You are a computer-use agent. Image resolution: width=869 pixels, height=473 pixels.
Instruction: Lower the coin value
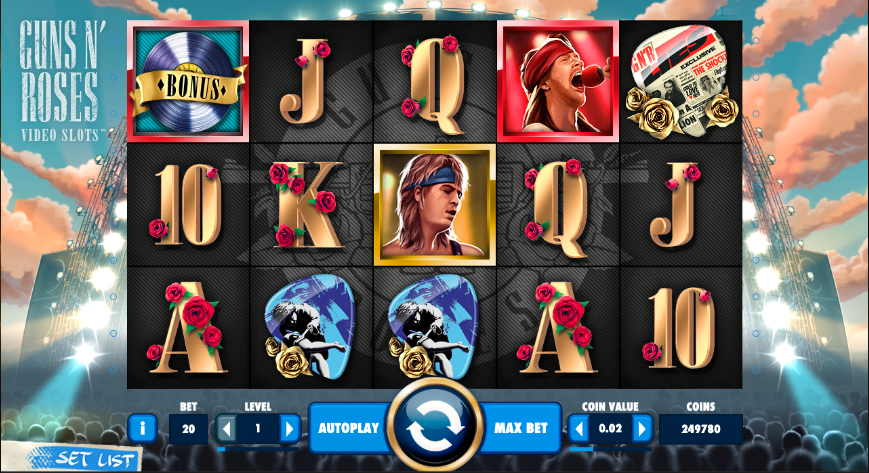coord(578,429)
